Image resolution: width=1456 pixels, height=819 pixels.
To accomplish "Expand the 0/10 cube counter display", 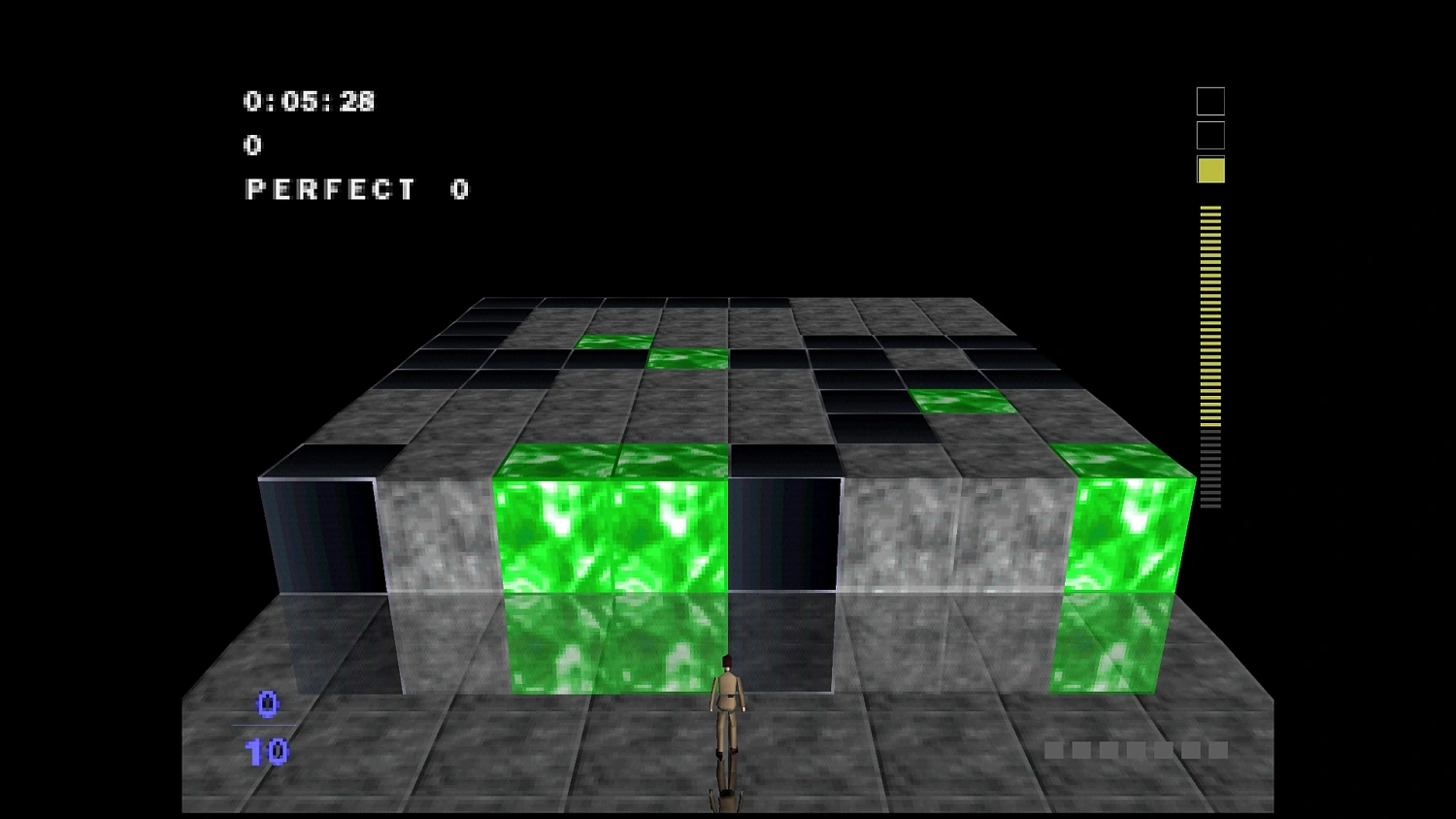I will pyautogui.click(x=270, y=726).
